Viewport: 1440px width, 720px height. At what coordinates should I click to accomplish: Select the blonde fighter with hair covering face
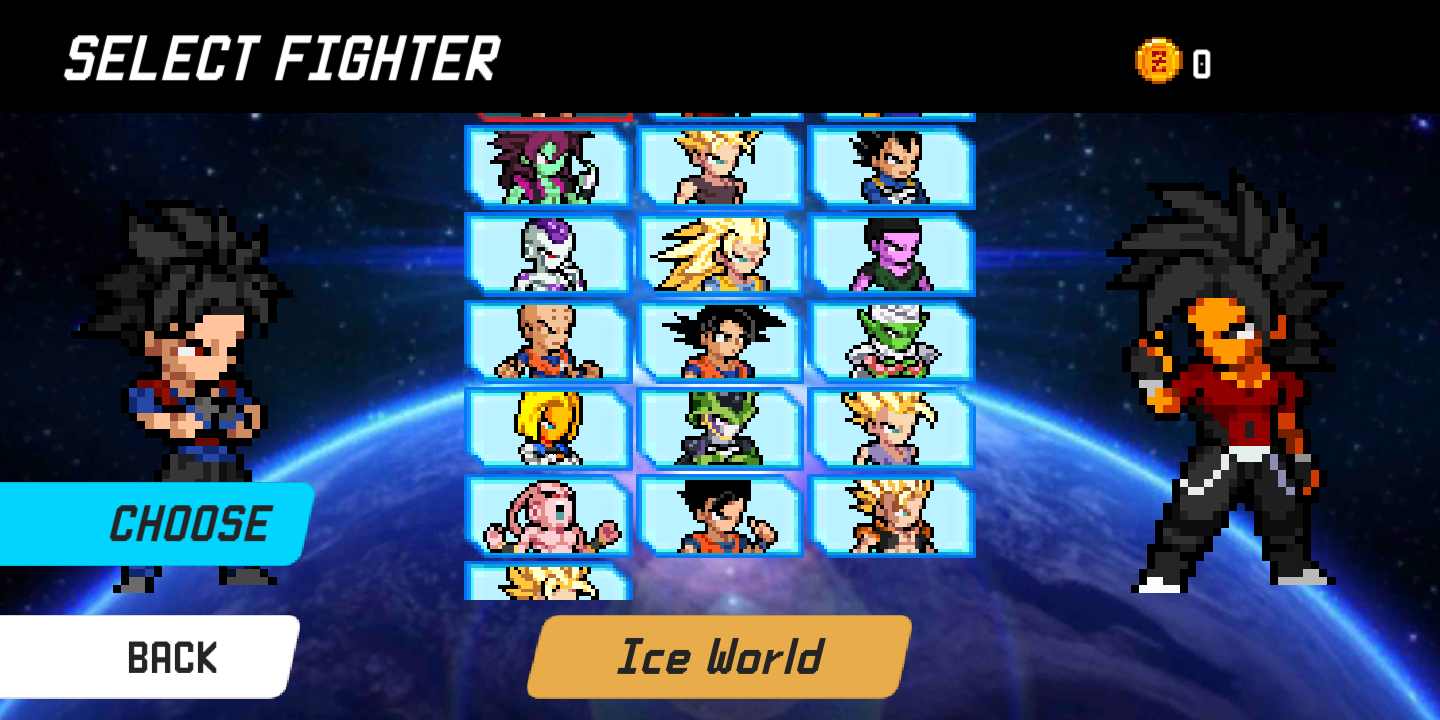[x=547, y=428]
